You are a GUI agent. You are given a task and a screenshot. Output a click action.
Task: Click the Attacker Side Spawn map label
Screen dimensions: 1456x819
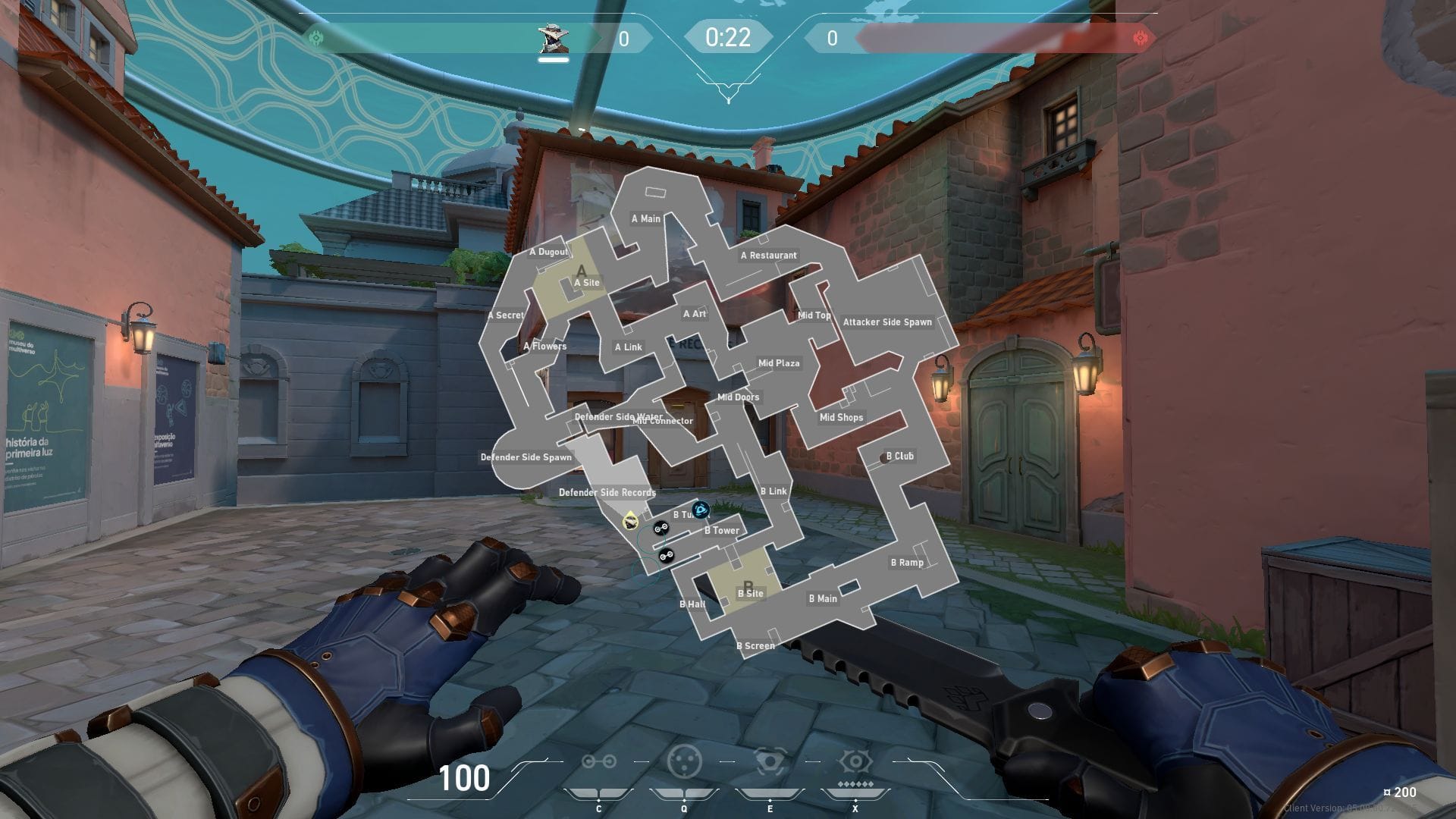pyautogui.click(x=887, y=322)
